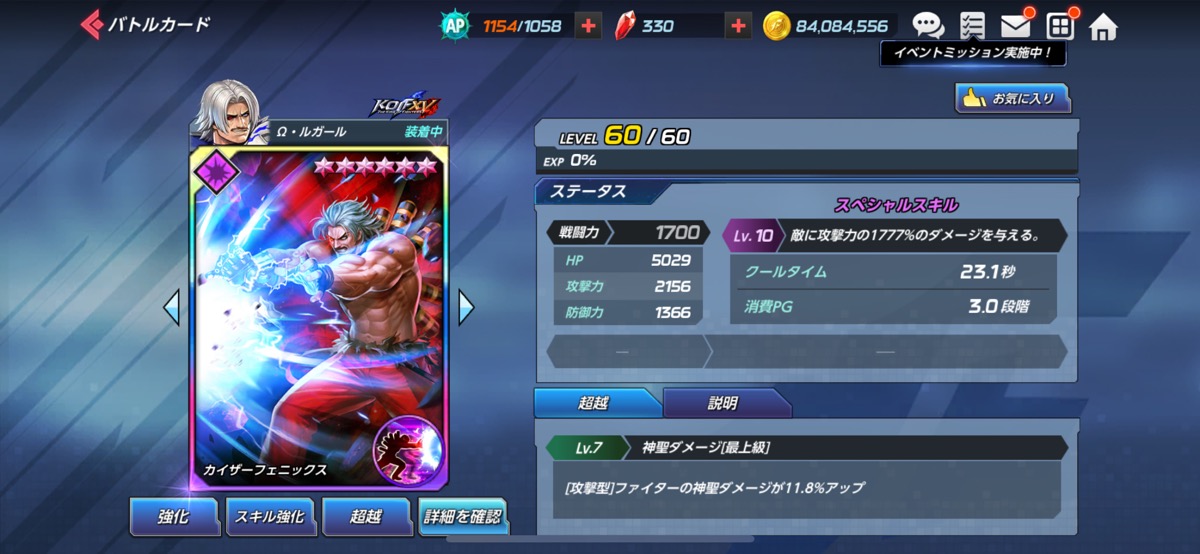The width and height of the screenshot is (1200, 554).
Task: Open the スキル強化 skill upgrade
Action: pos(269,516)
